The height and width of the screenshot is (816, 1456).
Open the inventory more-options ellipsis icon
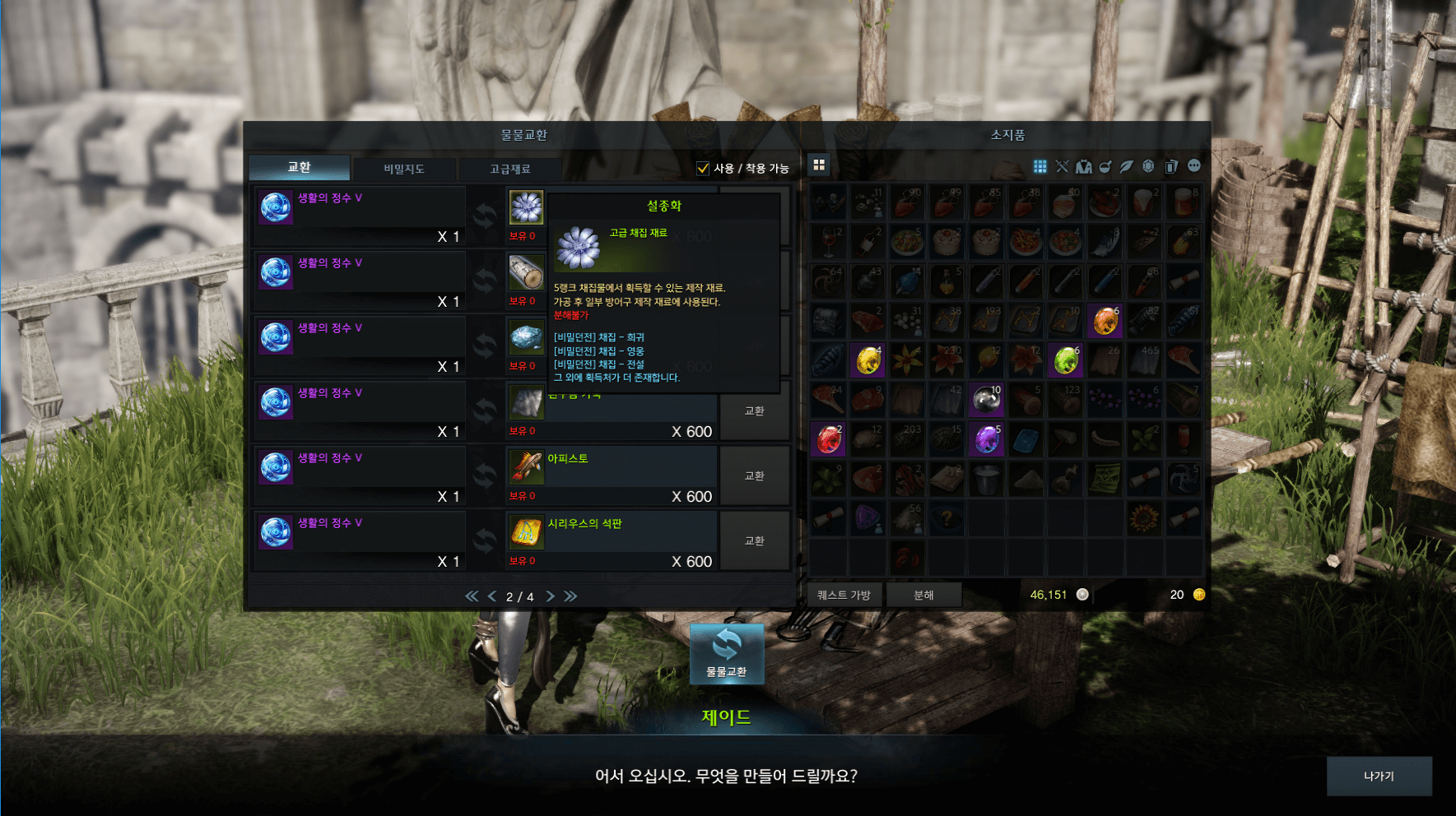tap(1194, 166)
